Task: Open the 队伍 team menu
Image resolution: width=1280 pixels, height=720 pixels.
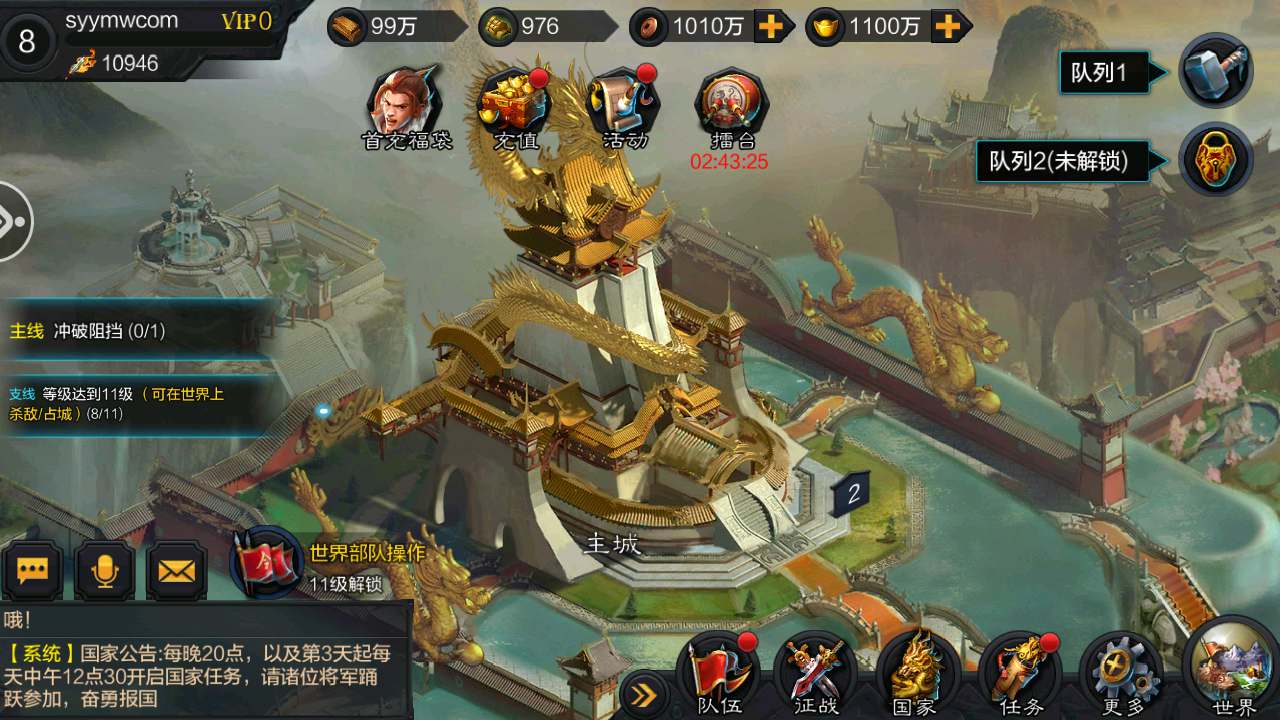Action: pos(715,673)
